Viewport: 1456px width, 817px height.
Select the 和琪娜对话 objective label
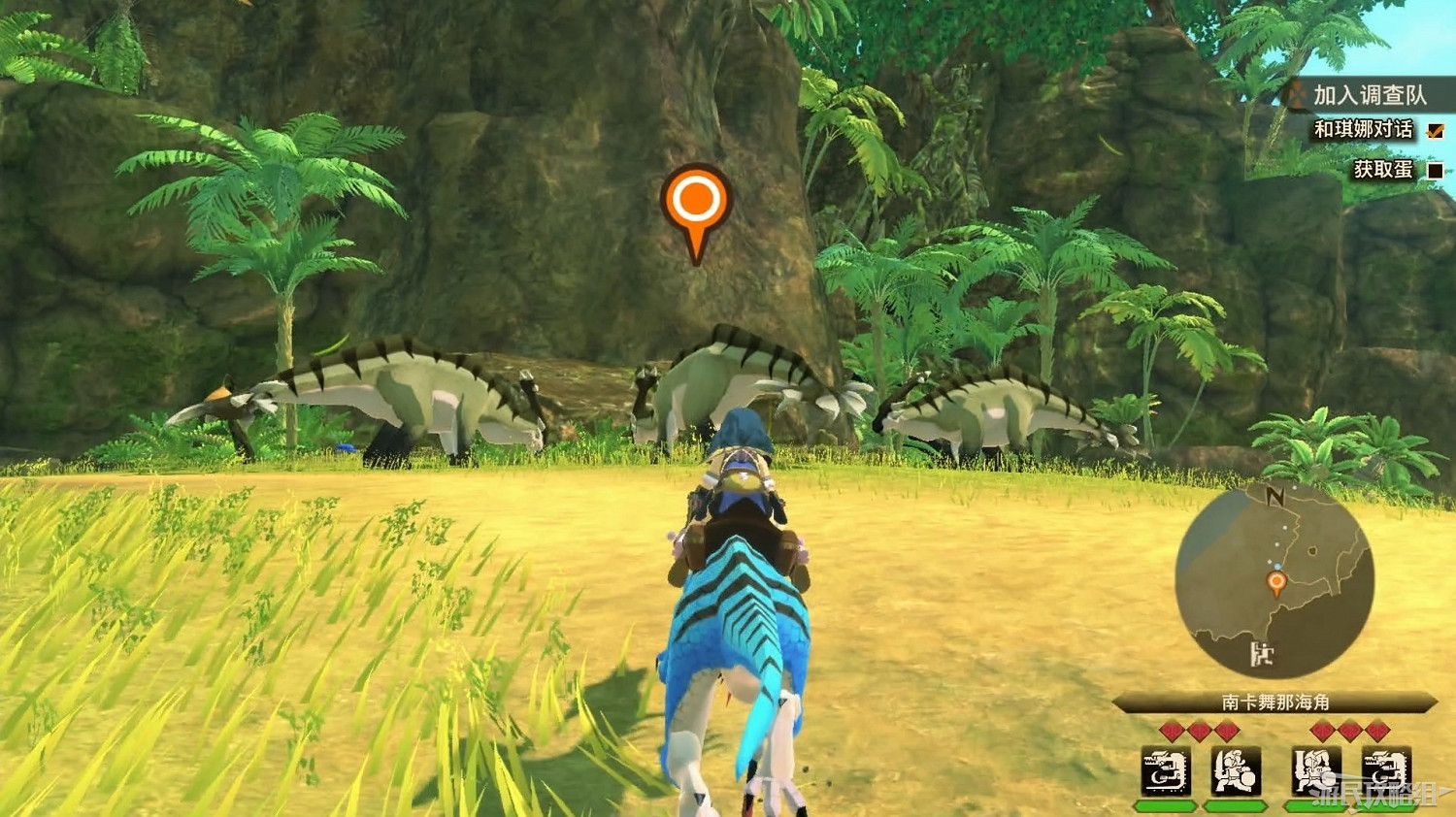point(1364,129)
